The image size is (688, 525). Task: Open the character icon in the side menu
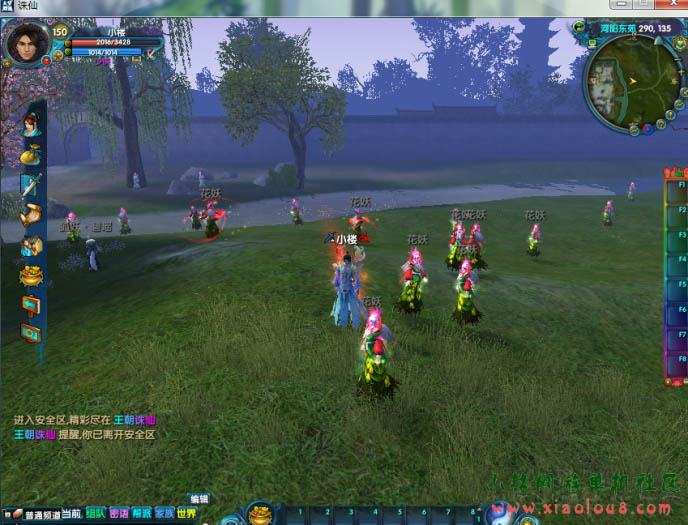(31, 125)
